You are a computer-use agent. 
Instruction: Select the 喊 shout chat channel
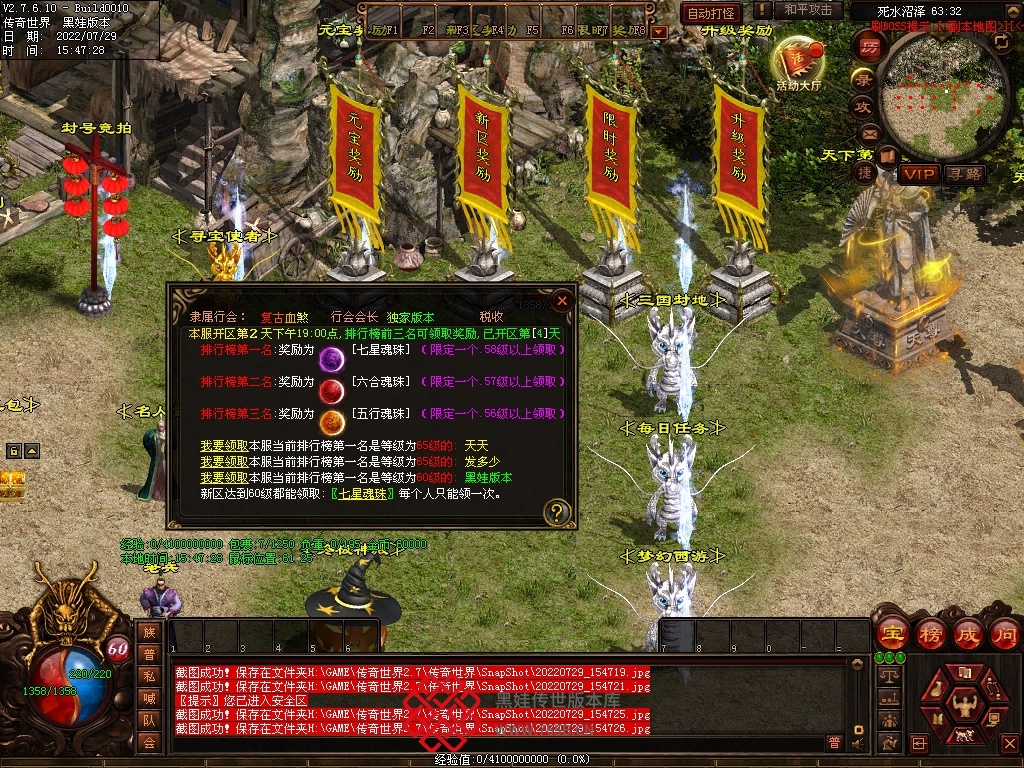pyautogui.click(x=148, y=698)
